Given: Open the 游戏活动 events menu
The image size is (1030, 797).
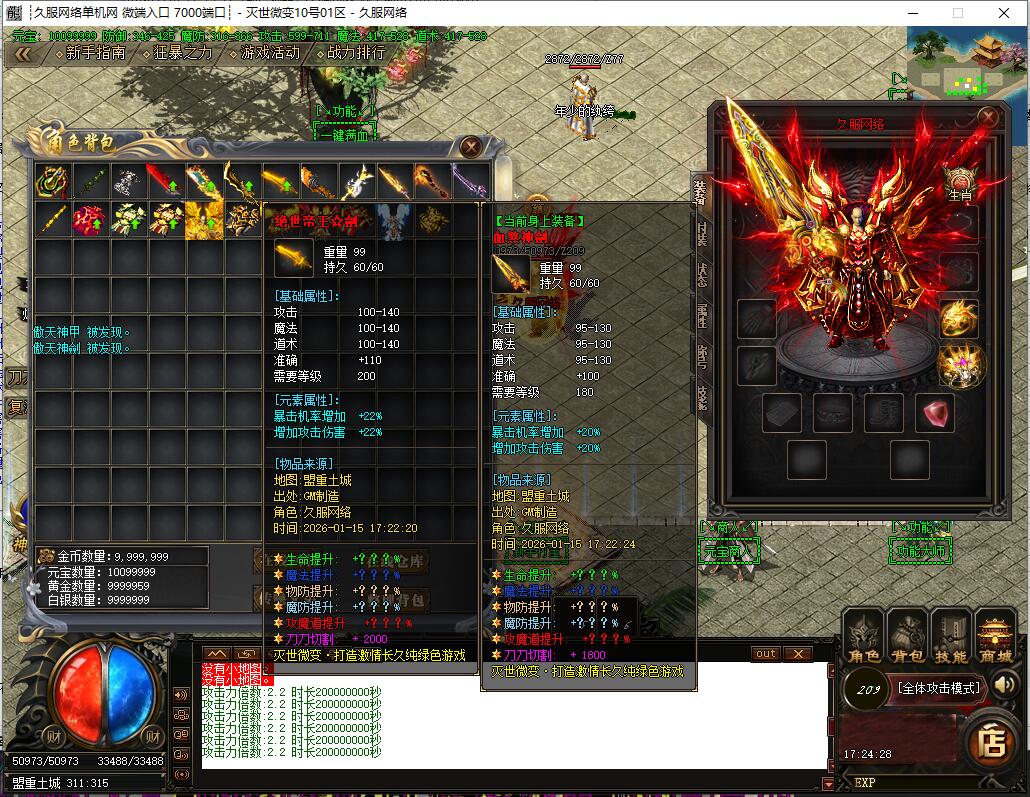Looking at the screenshot, I should point(270,53).
